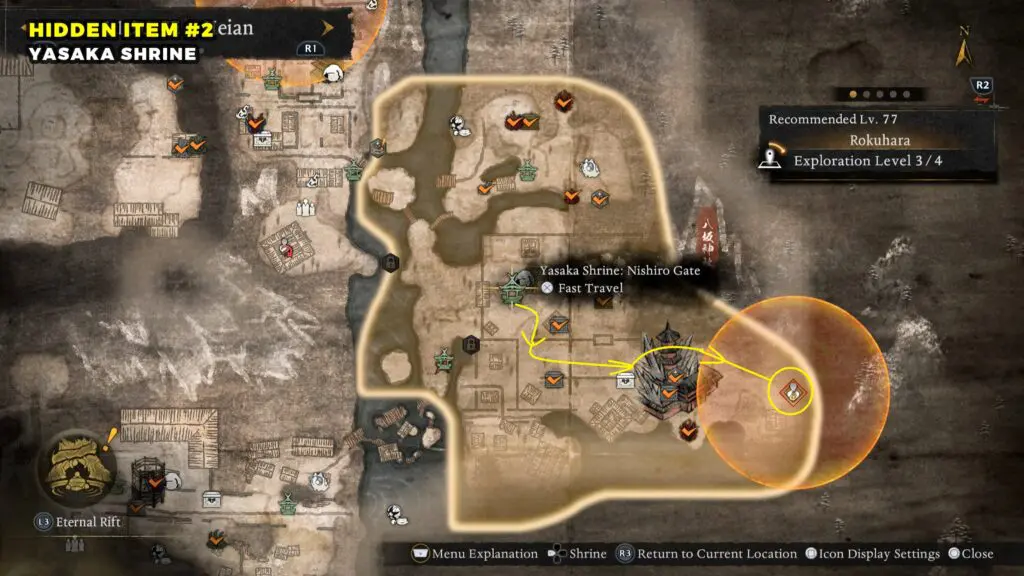Select the red figure marker in the courtyard

(290, 247)
